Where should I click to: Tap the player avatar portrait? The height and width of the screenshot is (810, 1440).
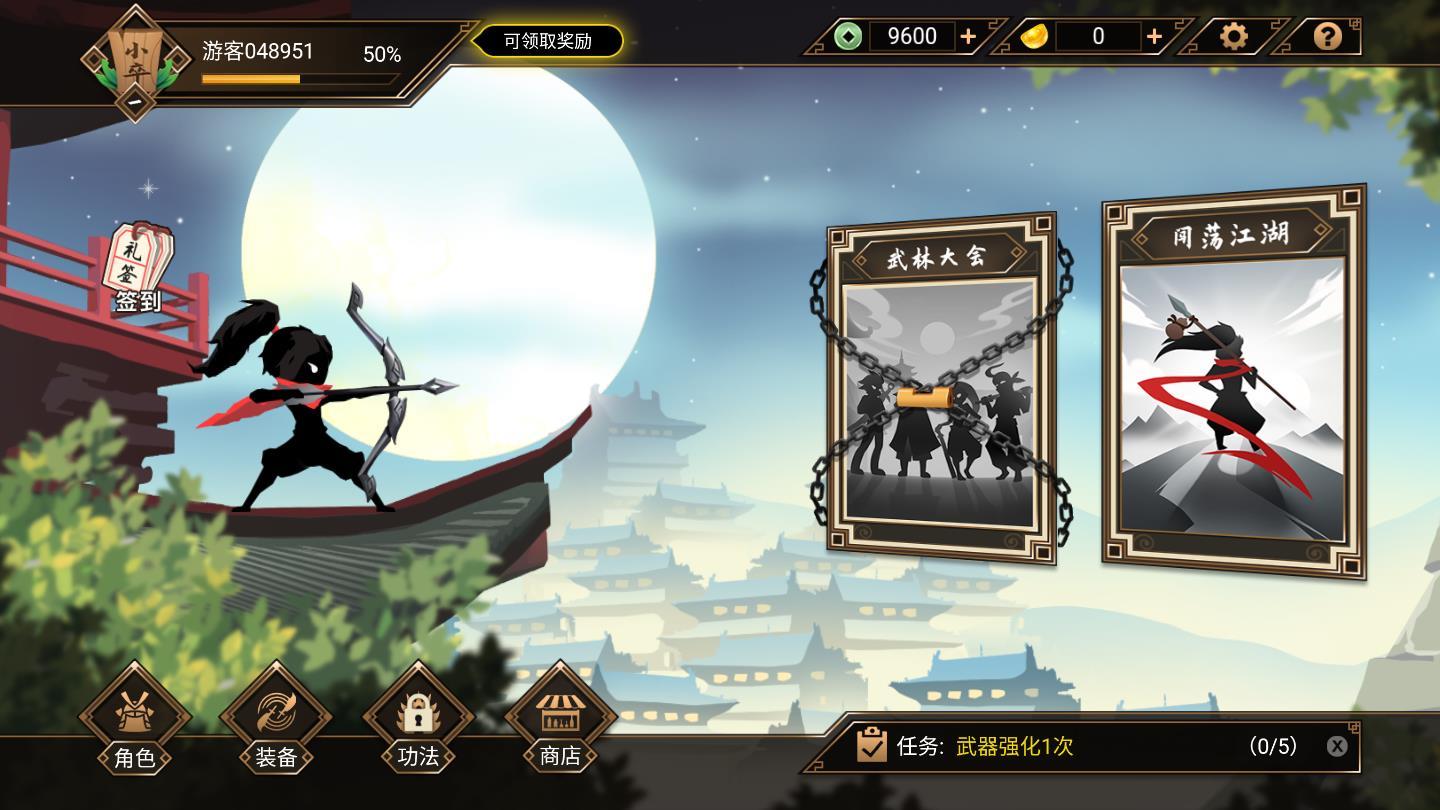tap(135, 55)
